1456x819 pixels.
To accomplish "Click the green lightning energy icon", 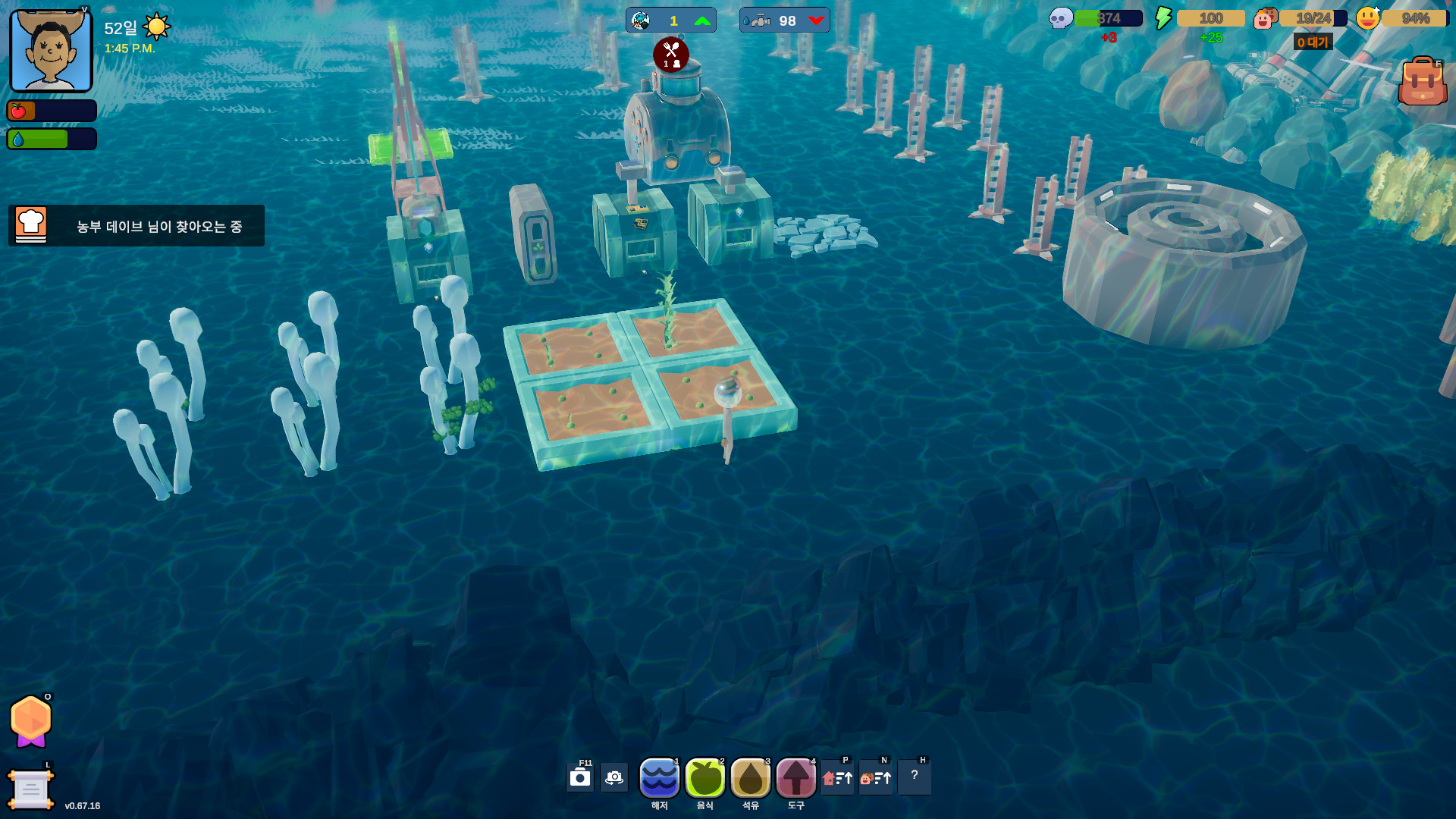I will tap(1163, 18).
